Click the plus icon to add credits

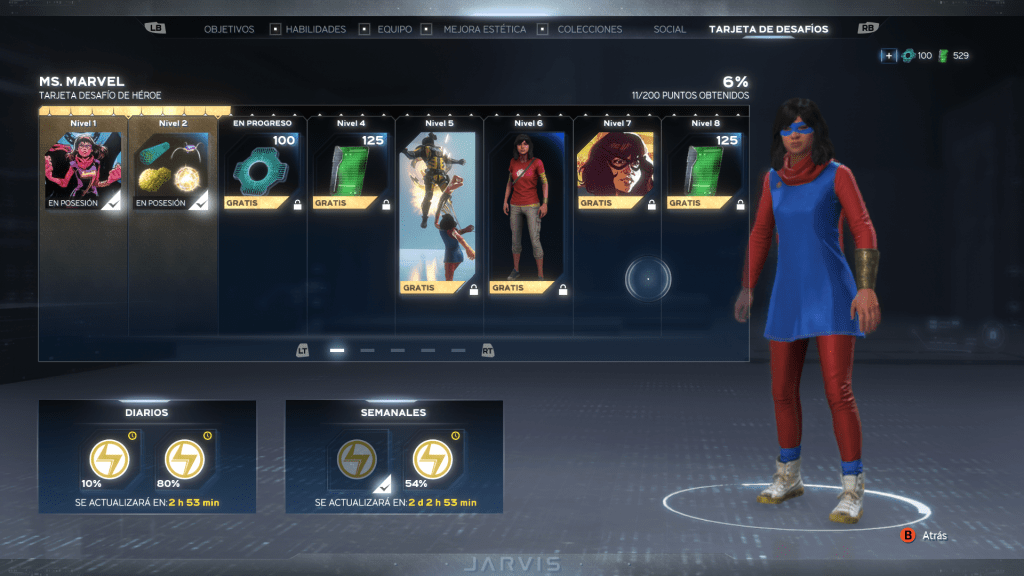[x=888, y=56]
